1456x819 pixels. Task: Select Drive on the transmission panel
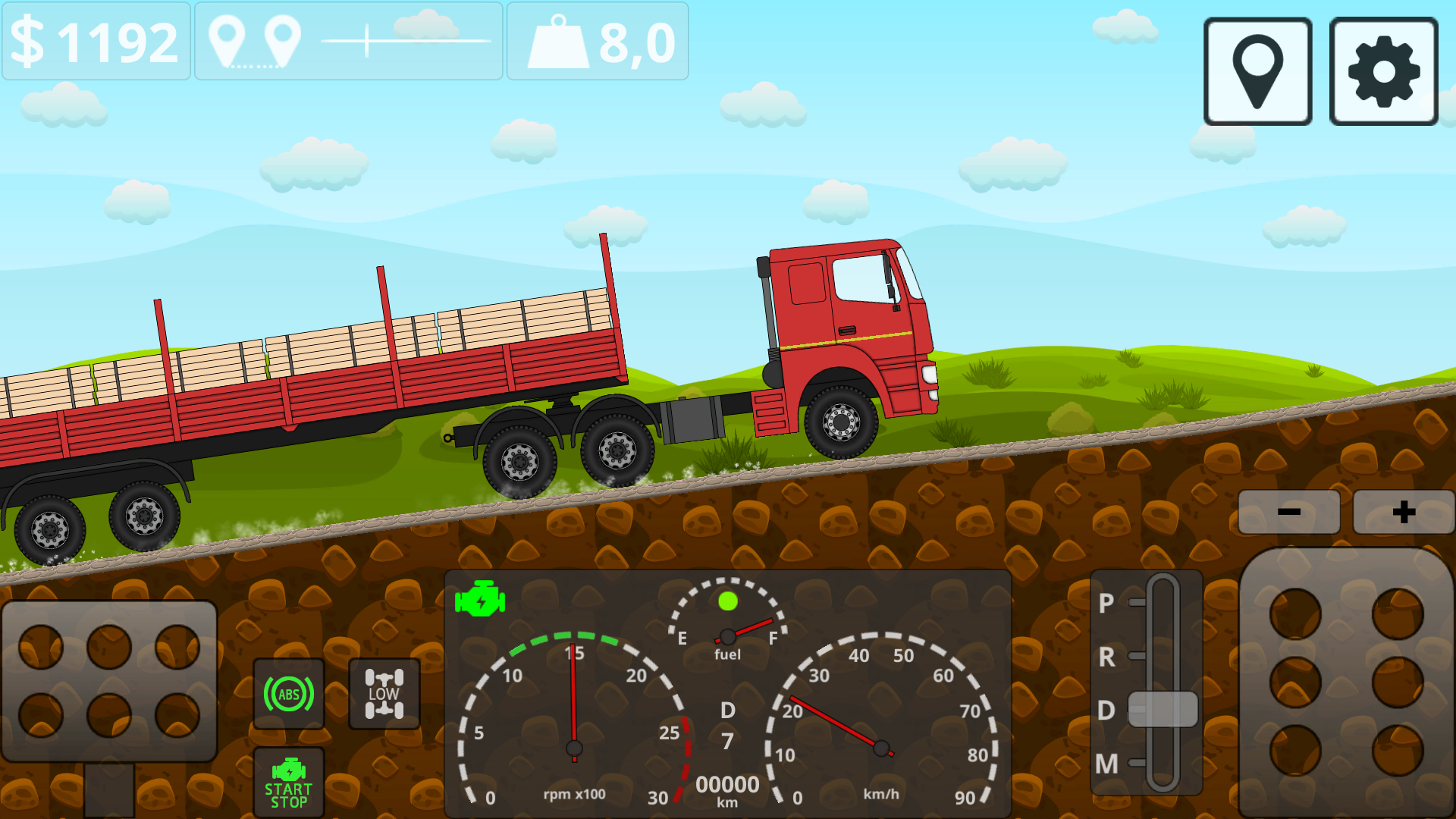pyautogui.click(x=1107, y=711)
